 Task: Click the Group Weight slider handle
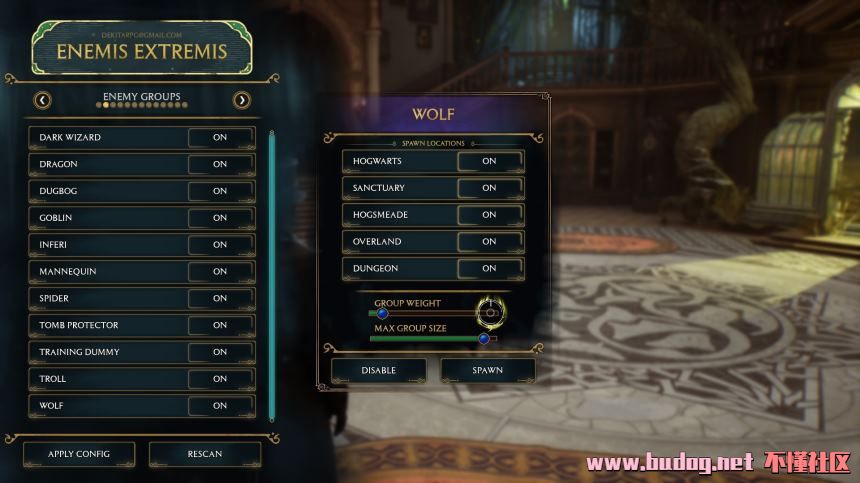382,313
